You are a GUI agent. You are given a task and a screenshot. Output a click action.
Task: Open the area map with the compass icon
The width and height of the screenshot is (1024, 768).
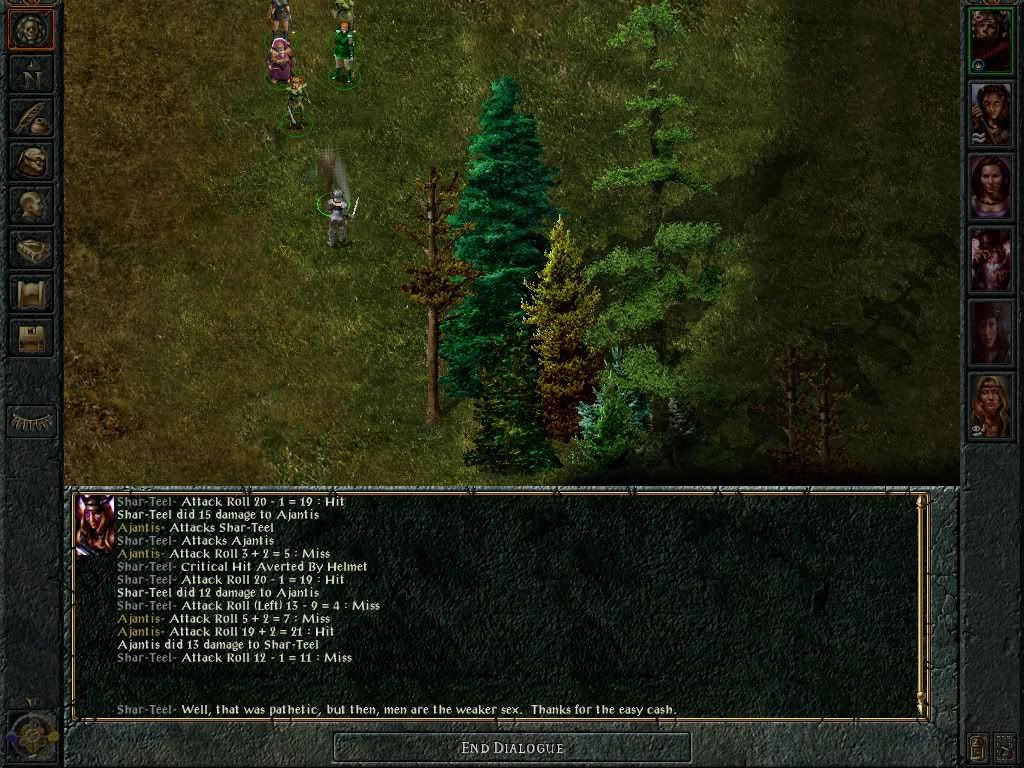tap(31, 74)
